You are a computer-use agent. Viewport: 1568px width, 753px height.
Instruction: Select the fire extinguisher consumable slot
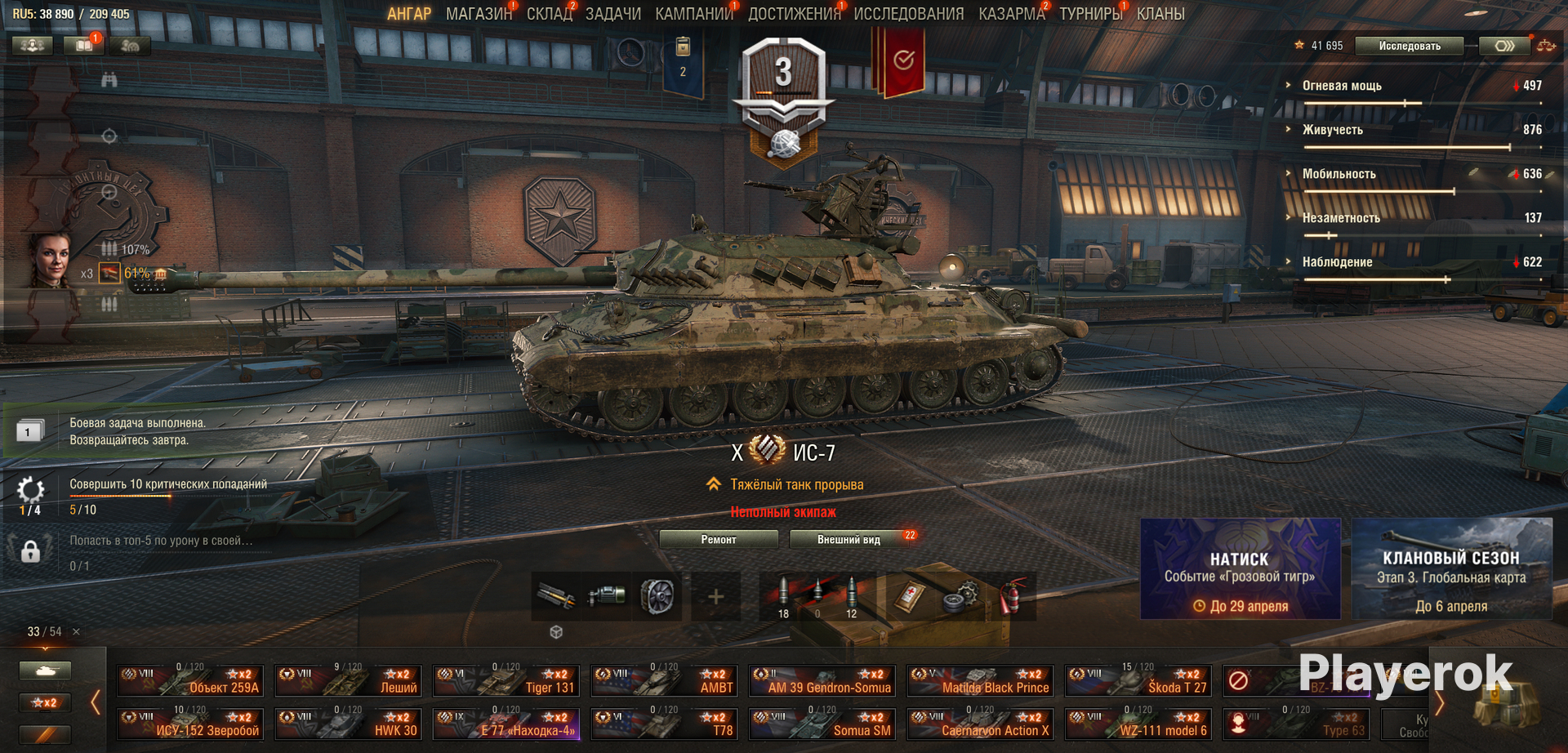click(1011, 597)
